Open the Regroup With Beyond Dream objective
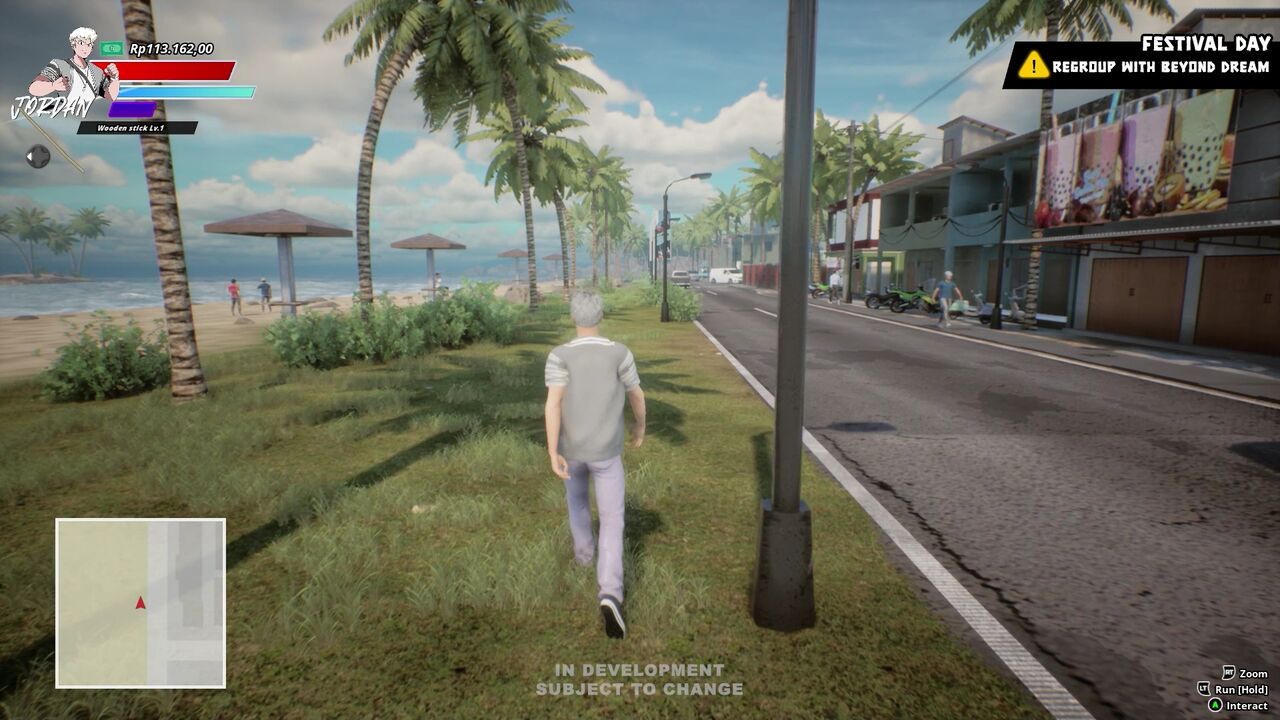Image resolution: width=1280 pixels, height=720 pixels. (1160, 68)
